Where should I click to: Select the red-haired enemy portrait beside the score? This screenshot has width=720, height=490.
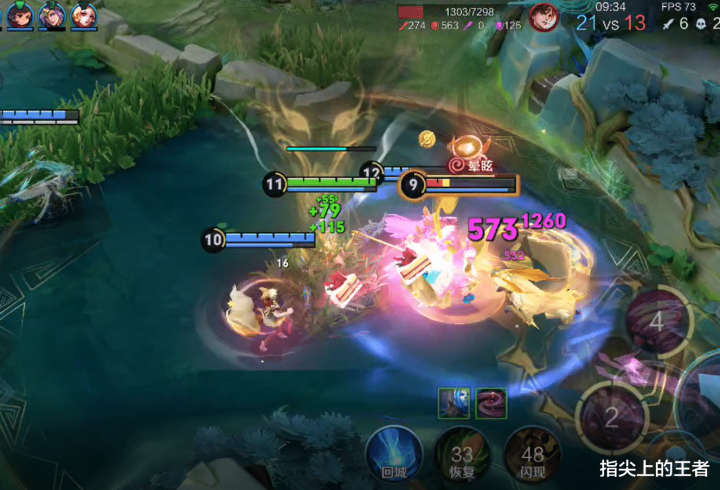click(544, 17)
